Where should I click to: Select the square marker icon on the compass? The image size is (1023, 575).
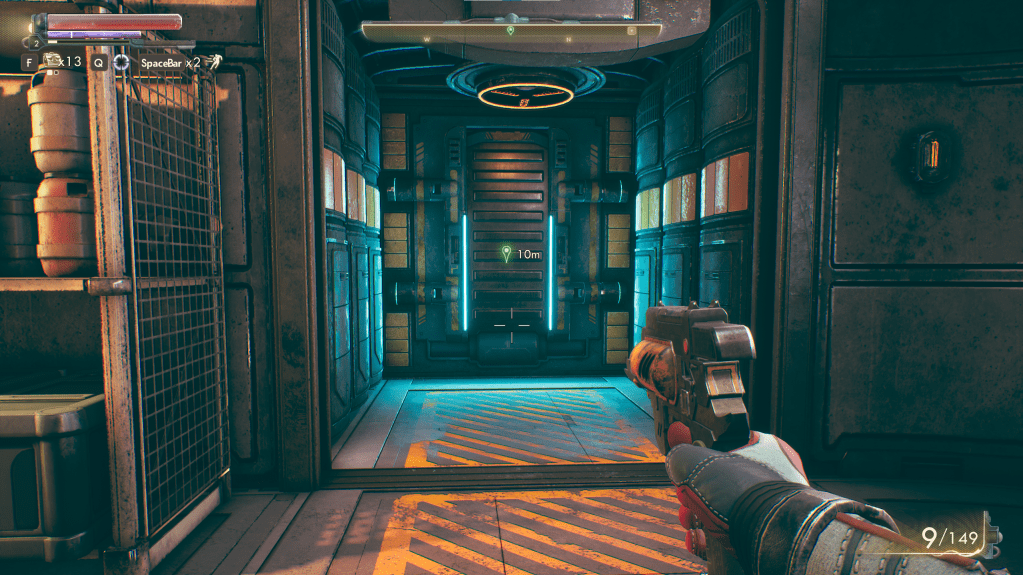631,31
